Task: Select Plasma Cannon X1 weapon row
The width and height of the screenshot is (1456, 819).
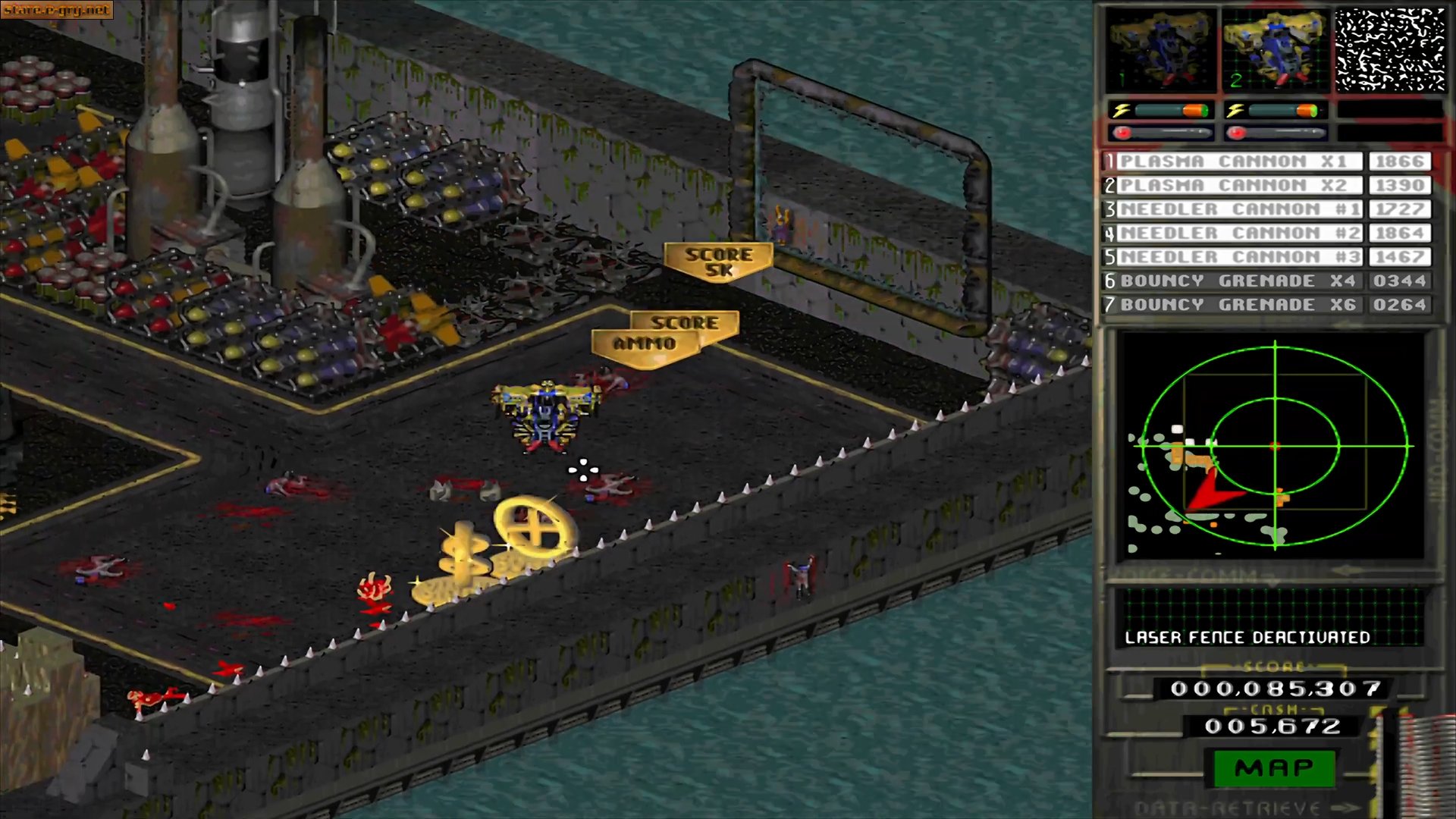Action: [1233, 162]
